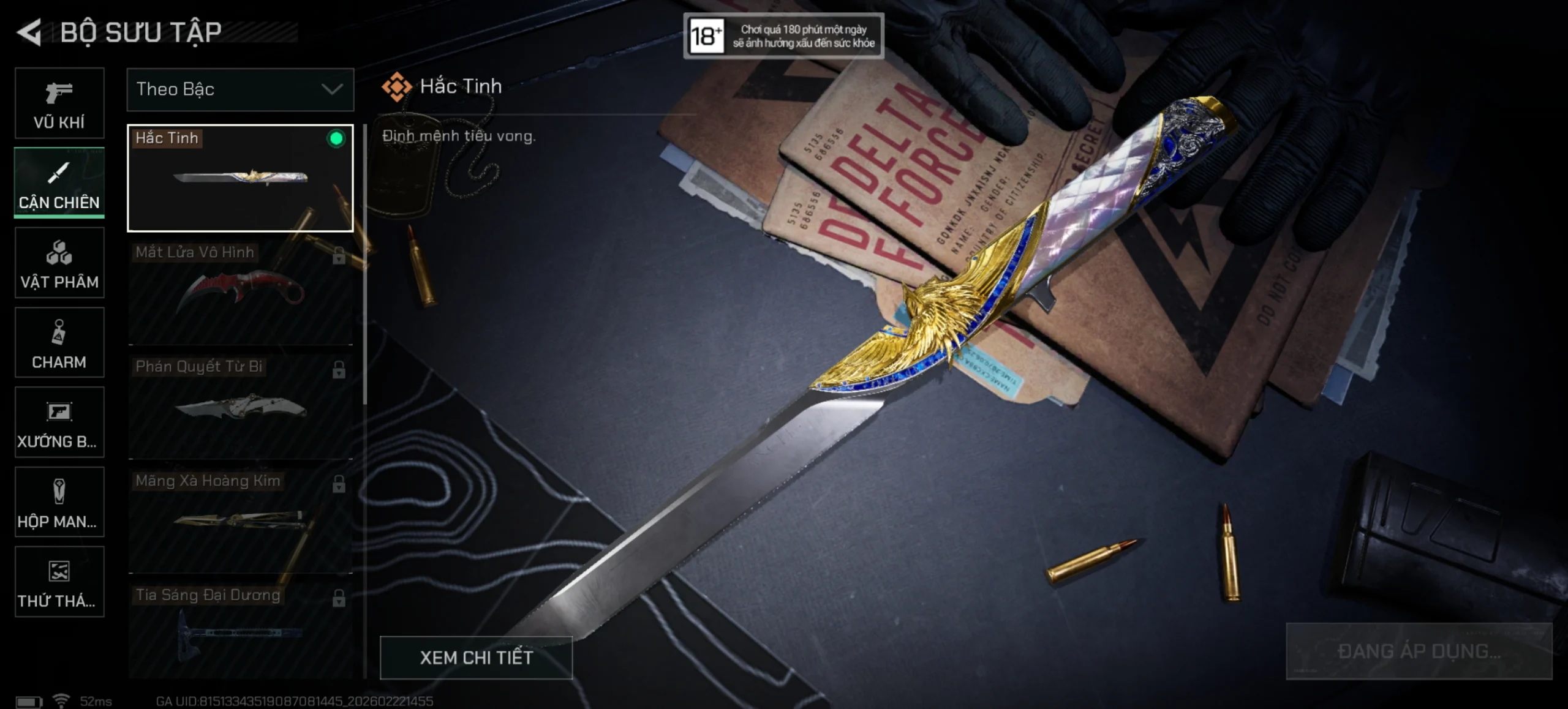The width and height of the screenshot is (1568, 709).
Task: Pick the Mãng Xà Hoàng Kim skin
Action: pyautogui.click(x=240, y=521)
